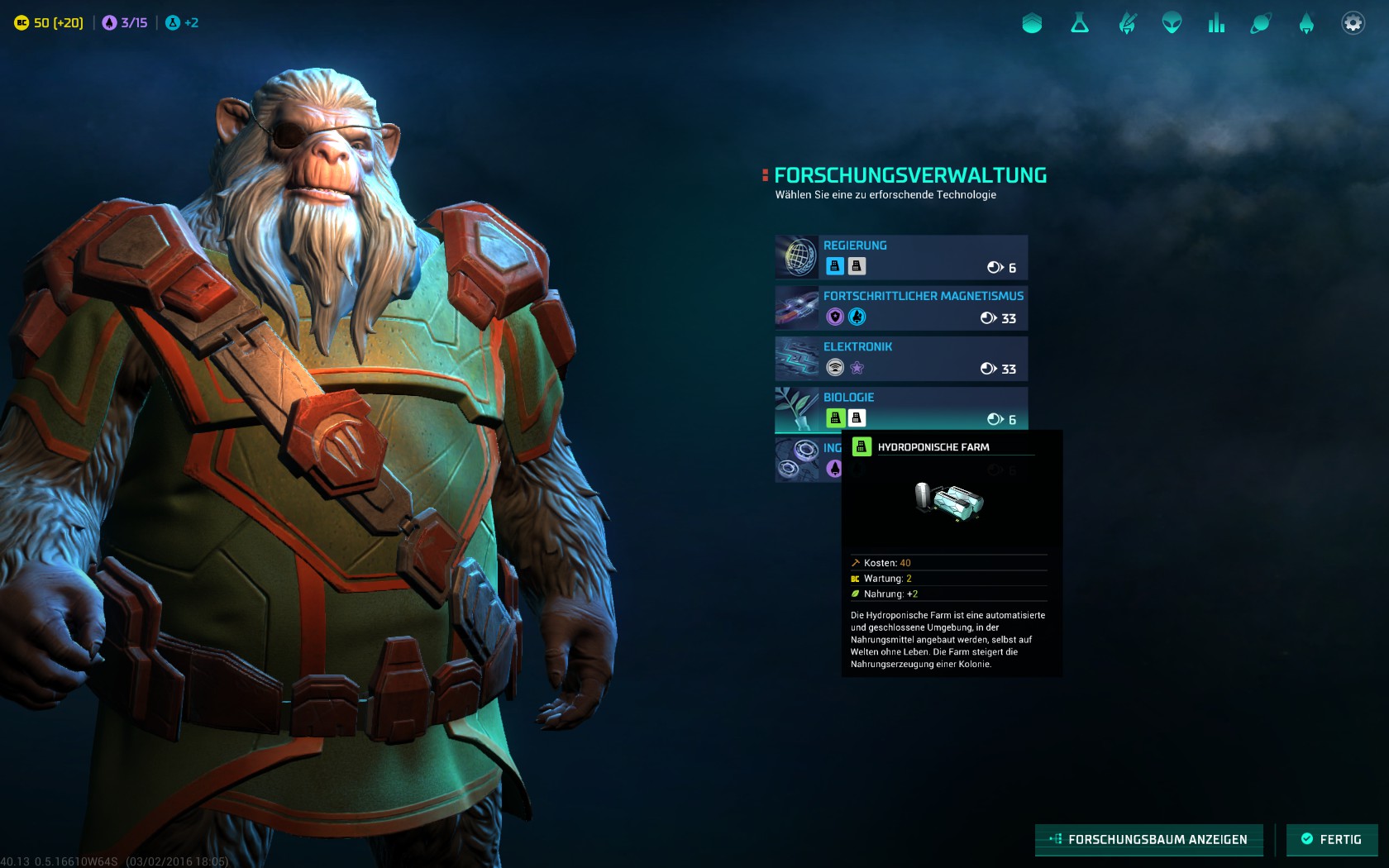Open the settings gear icon
This screenshot has height=868, width=1389.
(1353, 23)
